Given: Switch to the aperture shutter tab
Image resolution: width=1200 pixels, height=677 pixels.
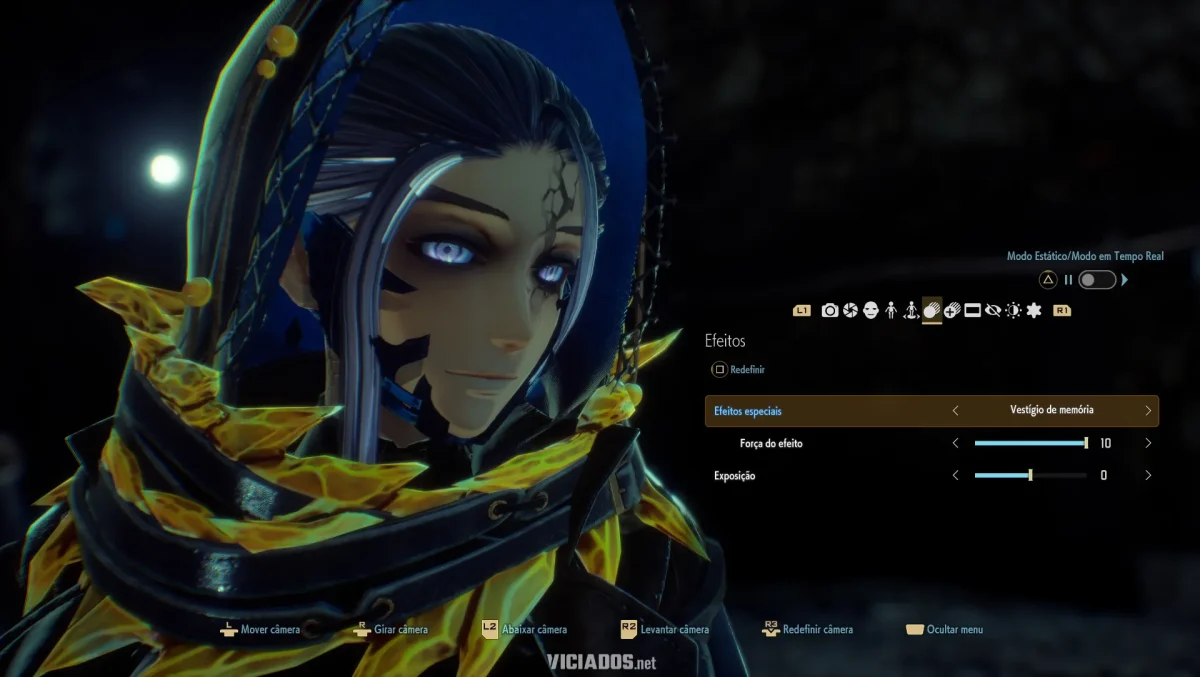Looking at the screenshot, I should (850, 311).
